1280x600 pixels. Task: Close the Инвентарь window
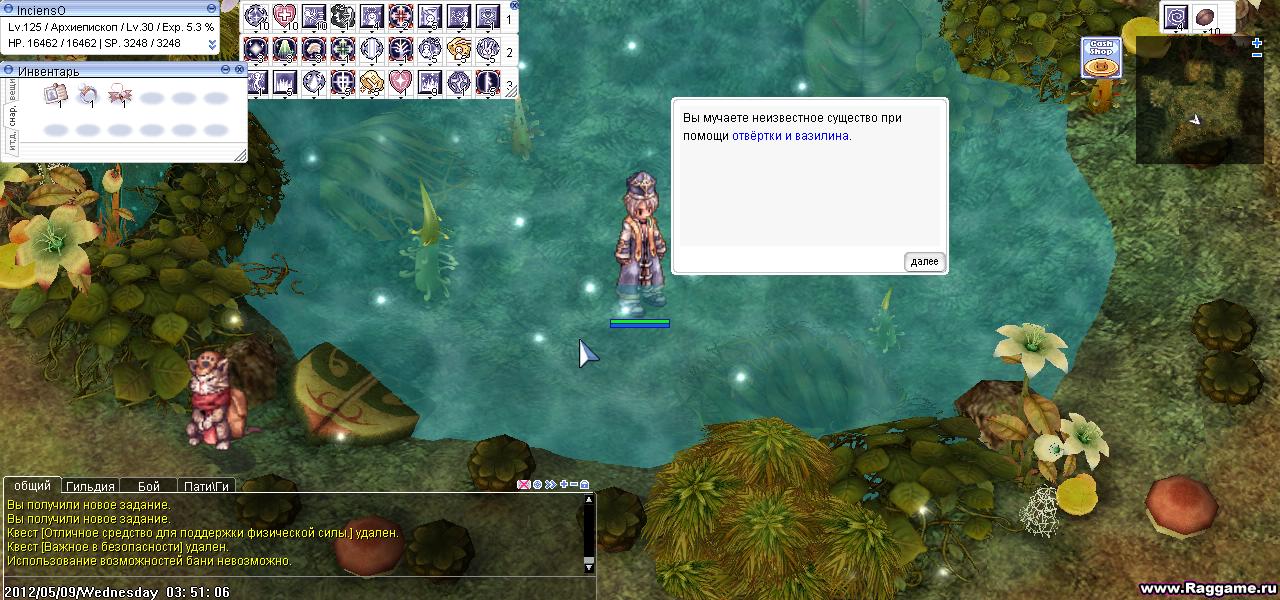tap(240, 69)
